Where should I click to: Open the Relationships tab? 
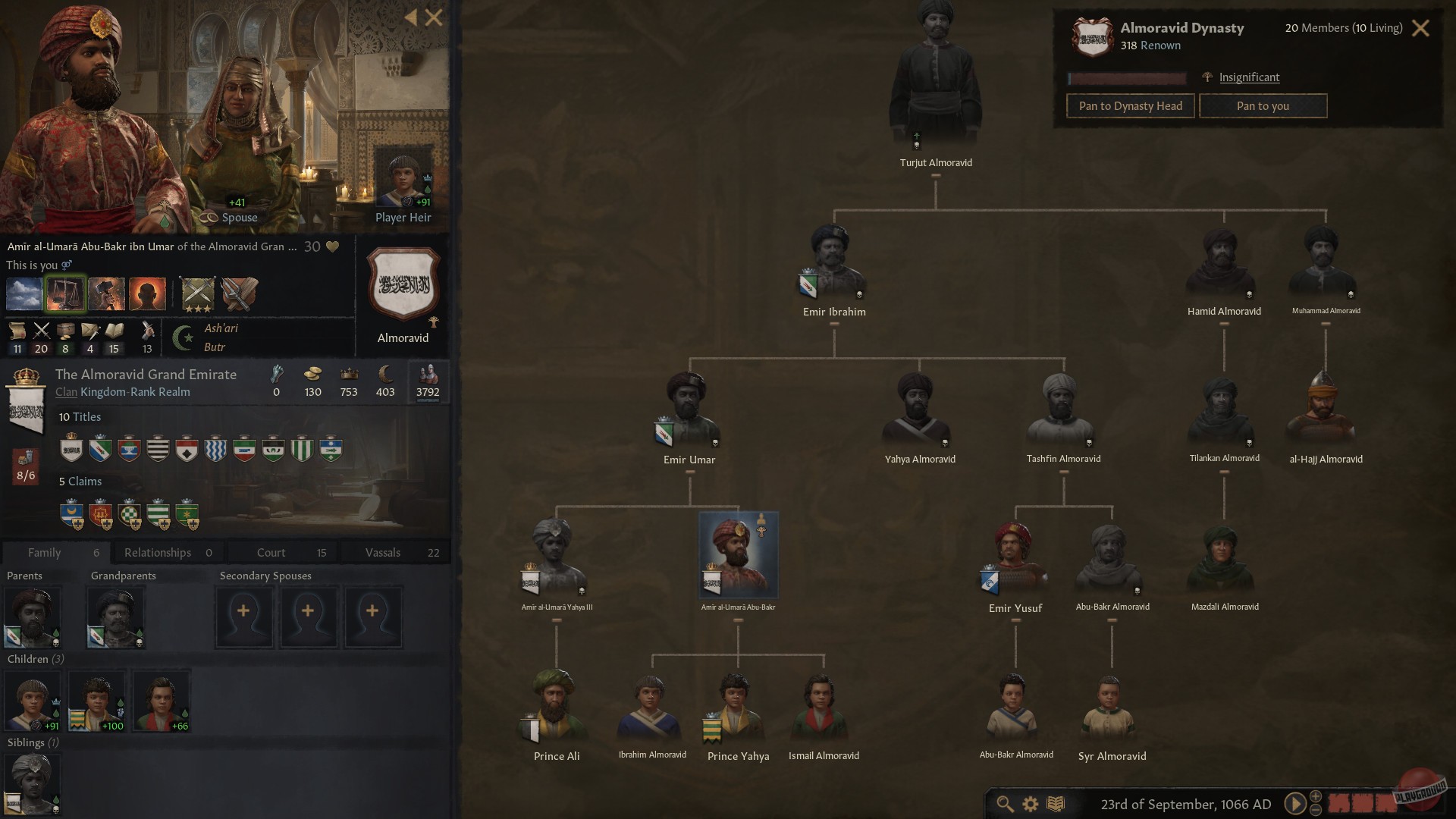[157, 552]
